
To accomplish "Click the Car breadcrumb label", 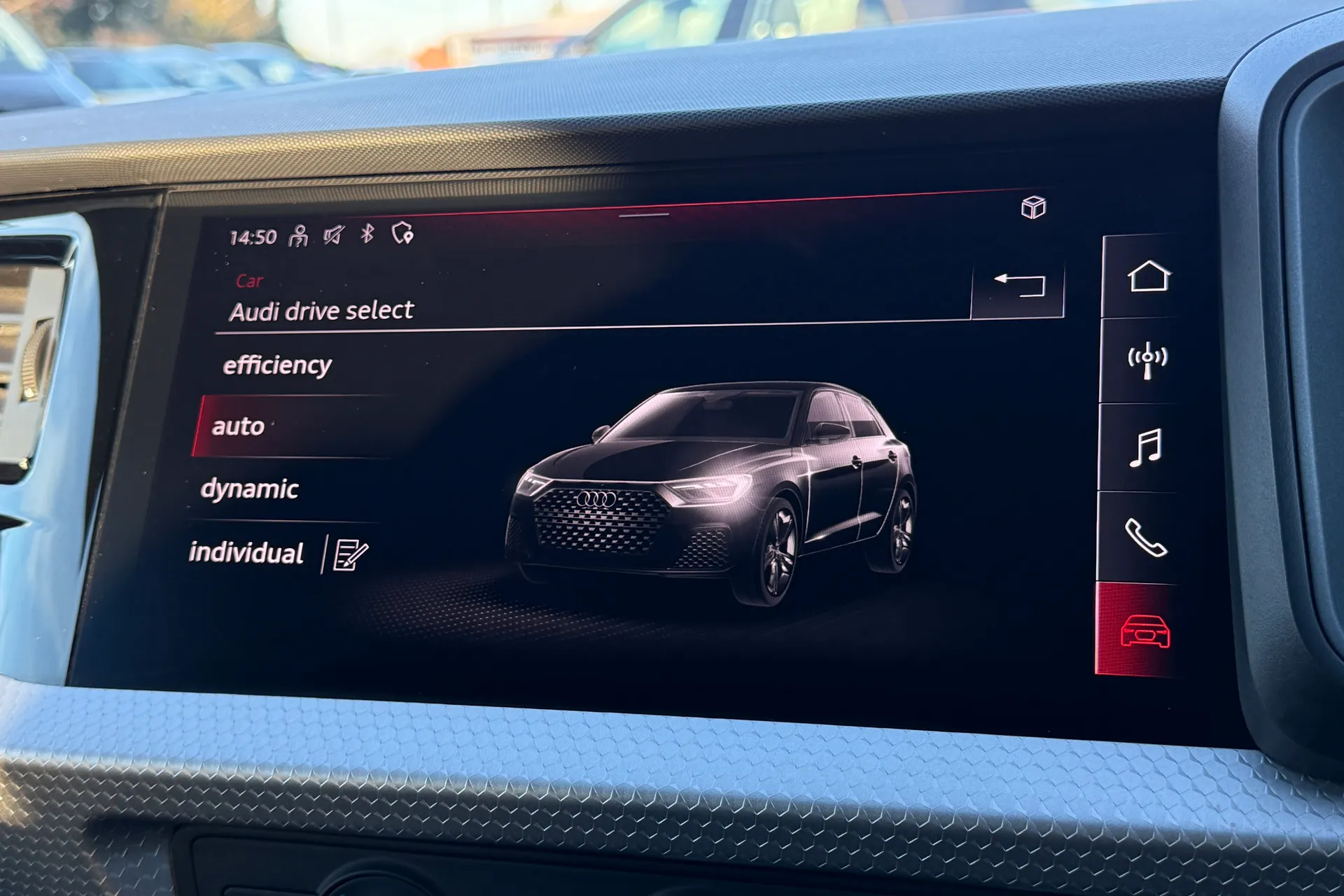I will pos(248,281).
